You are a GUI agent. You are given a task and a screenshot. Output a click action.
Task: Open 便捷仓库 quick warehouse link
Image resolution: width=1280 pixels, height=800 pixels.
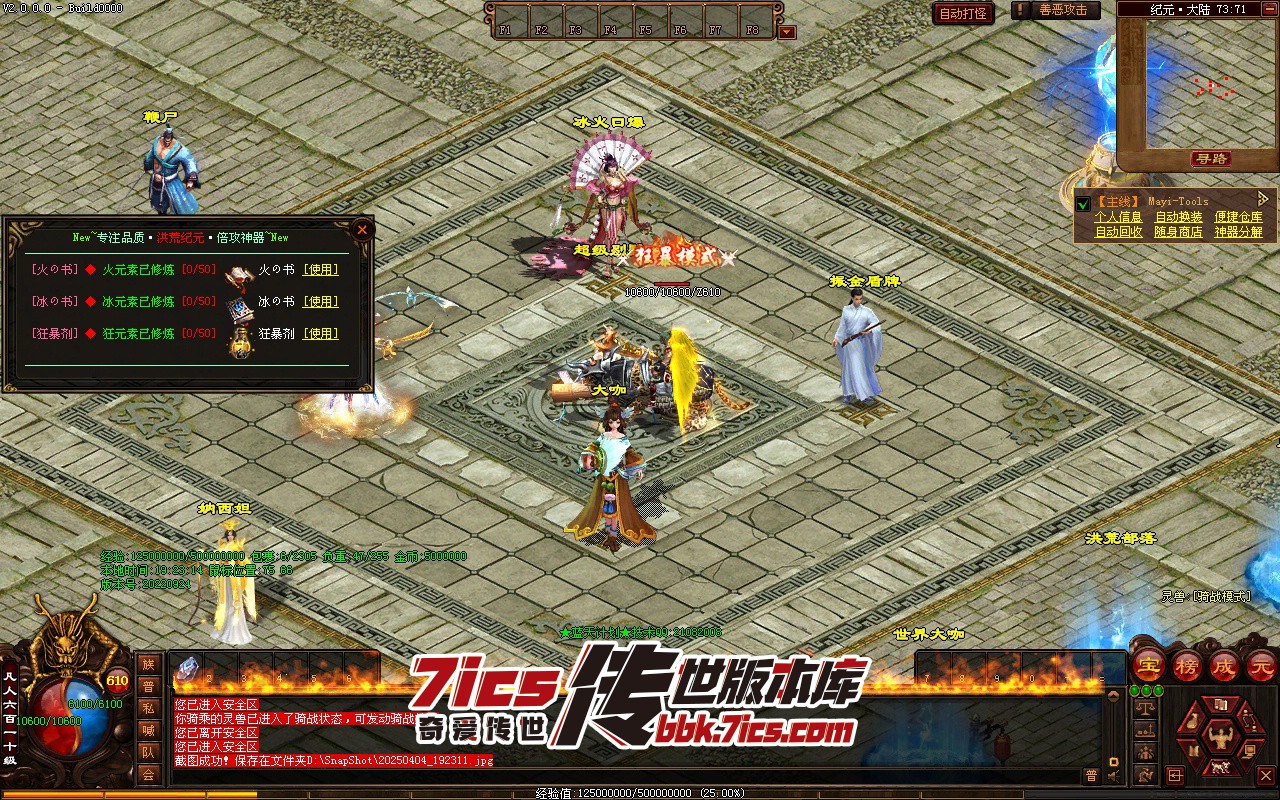(x=1239, y=217)
